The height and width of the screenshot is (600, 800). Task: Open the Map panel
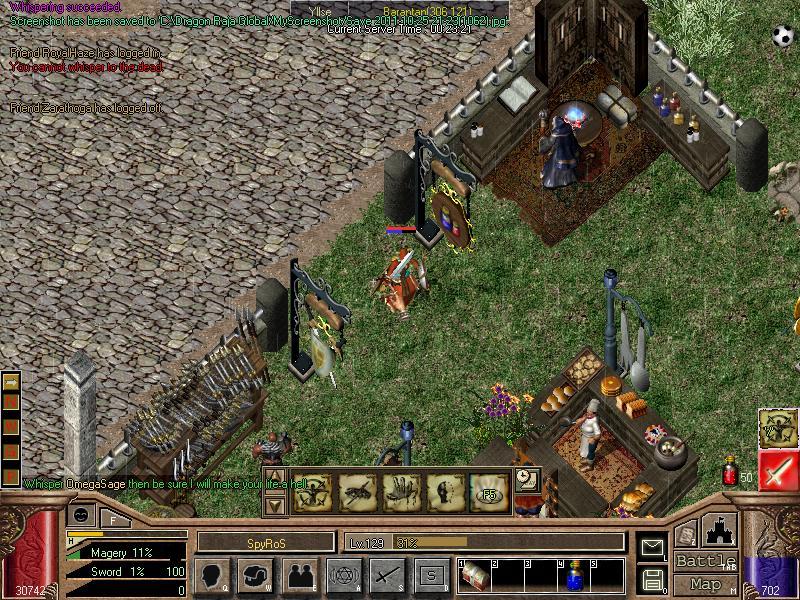coord(706,584)
